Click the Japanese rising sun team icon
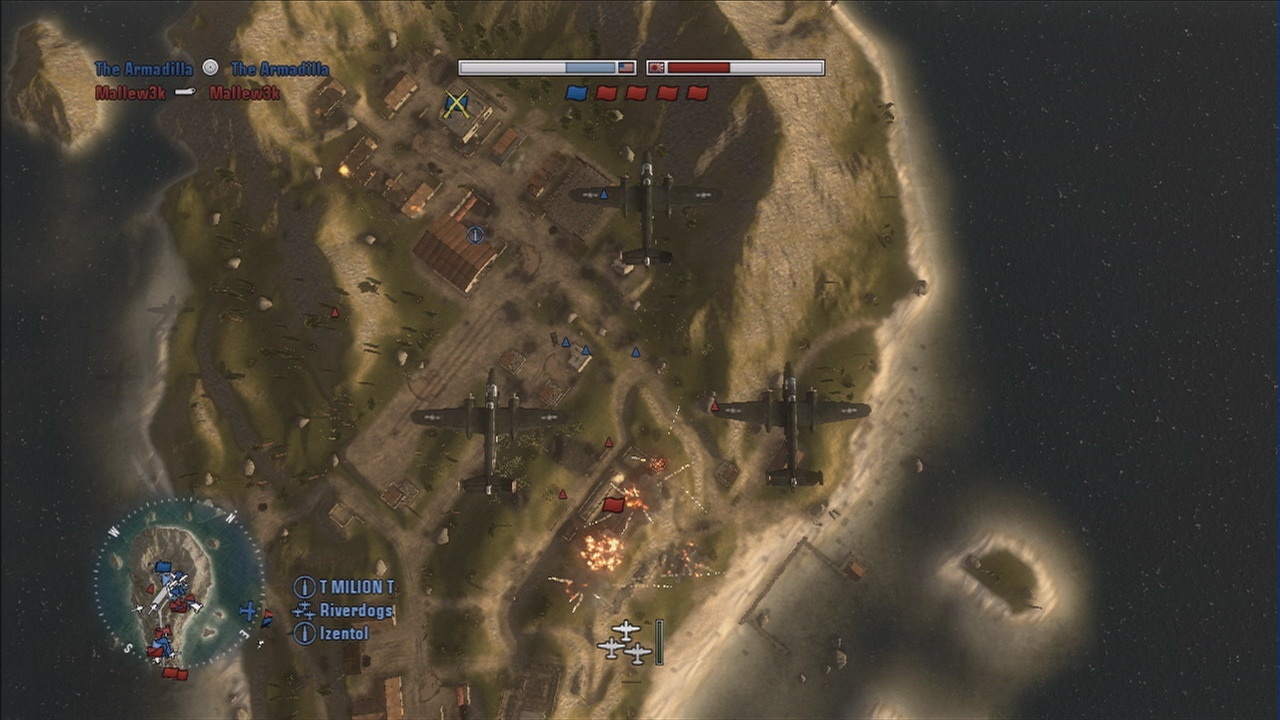Viewport: 1280px width, 720px height. click(656, 68)
